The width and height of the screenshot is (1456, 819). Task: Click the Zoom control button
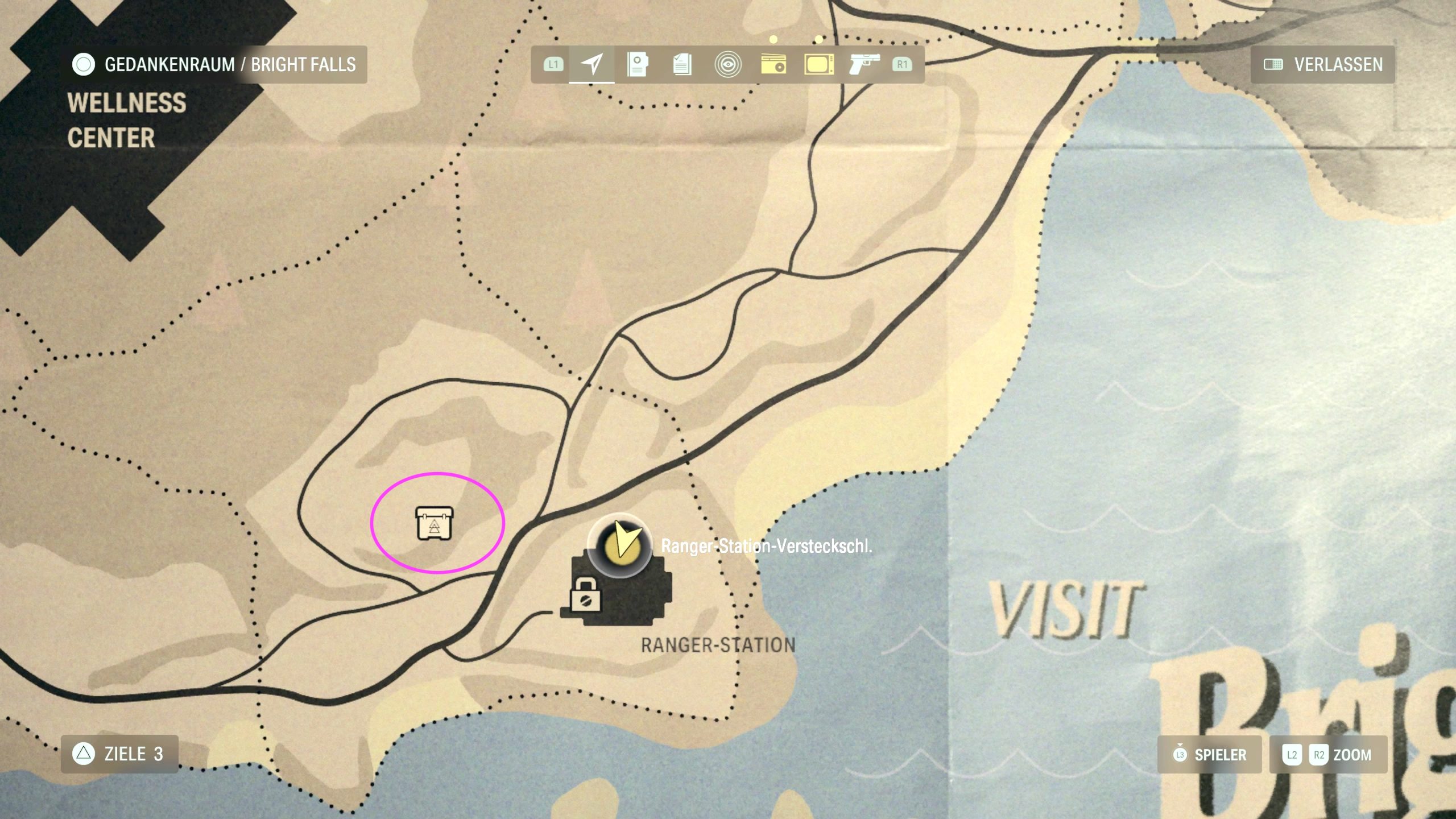1329,755
